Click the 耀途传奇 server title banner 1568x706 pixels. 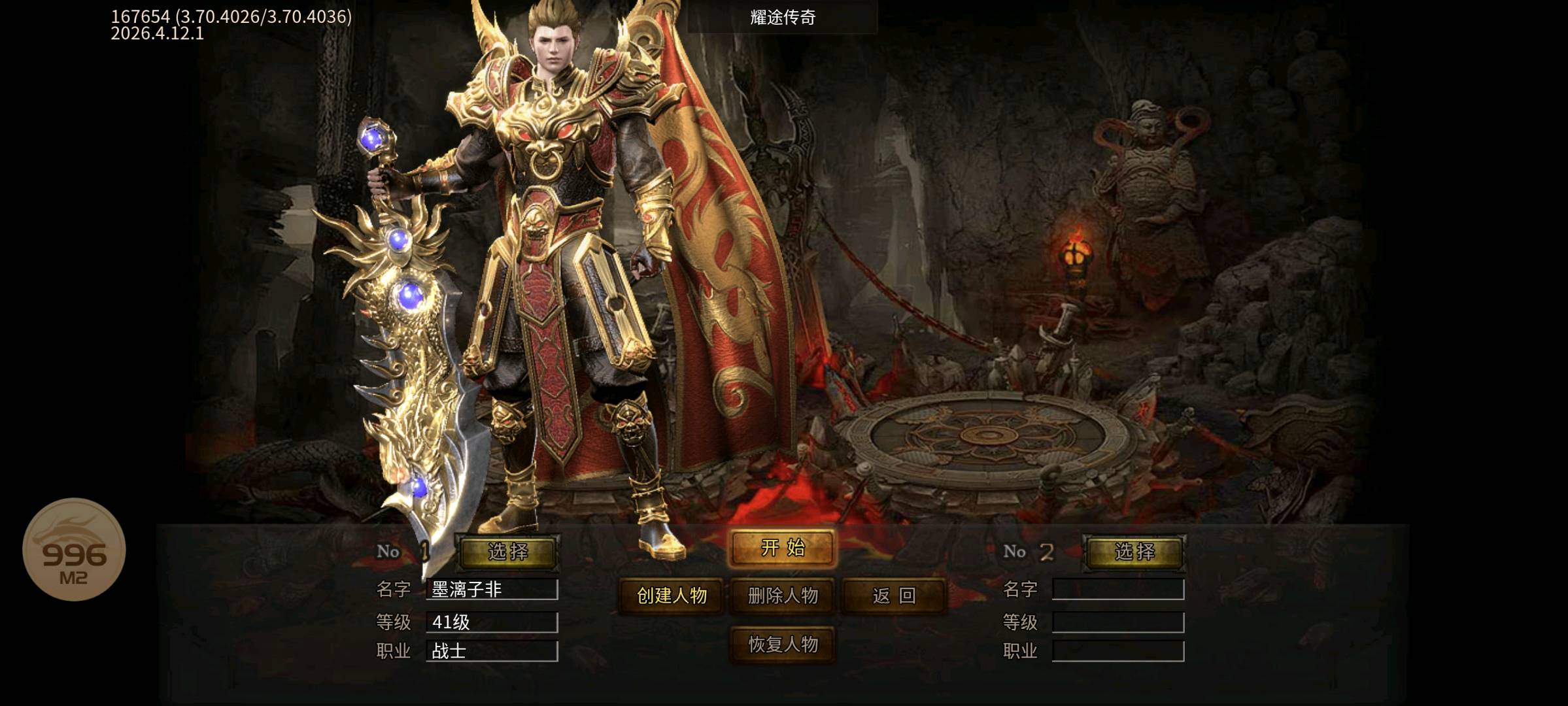click(x=782, y=18)
